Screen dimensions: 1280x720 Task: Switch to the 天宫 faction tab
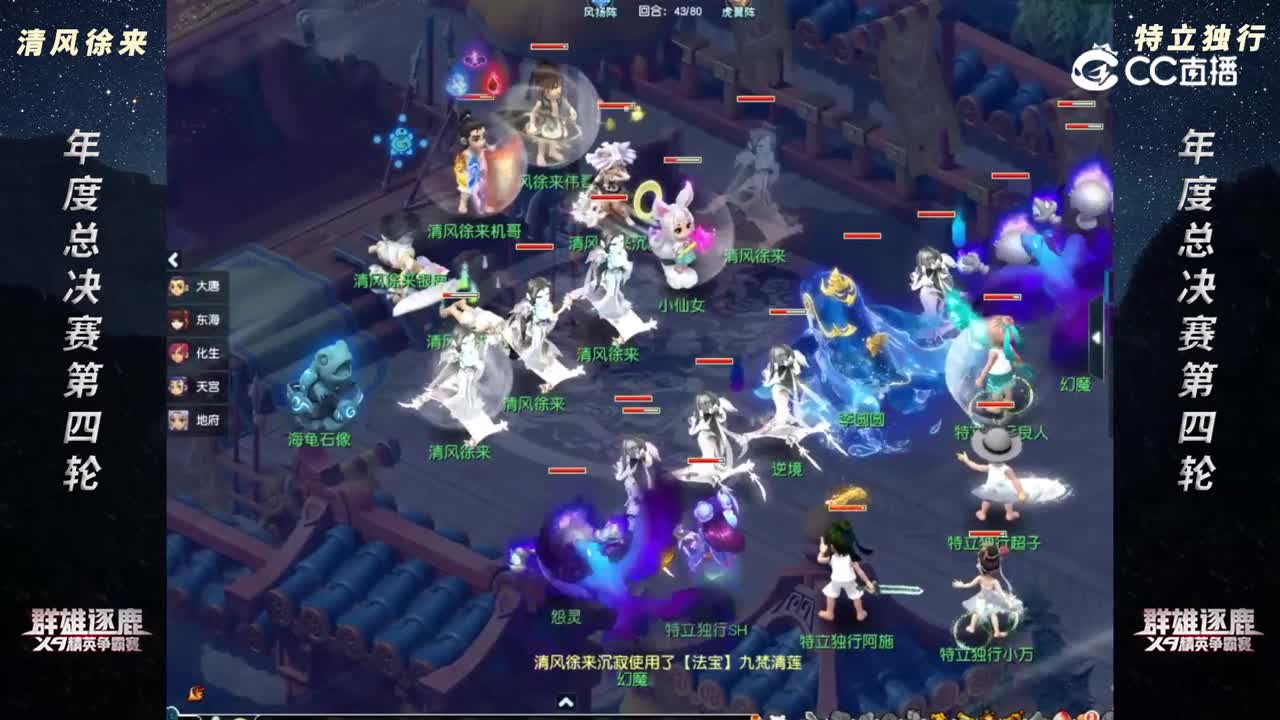pyautogui.click(x=178, y=389)
